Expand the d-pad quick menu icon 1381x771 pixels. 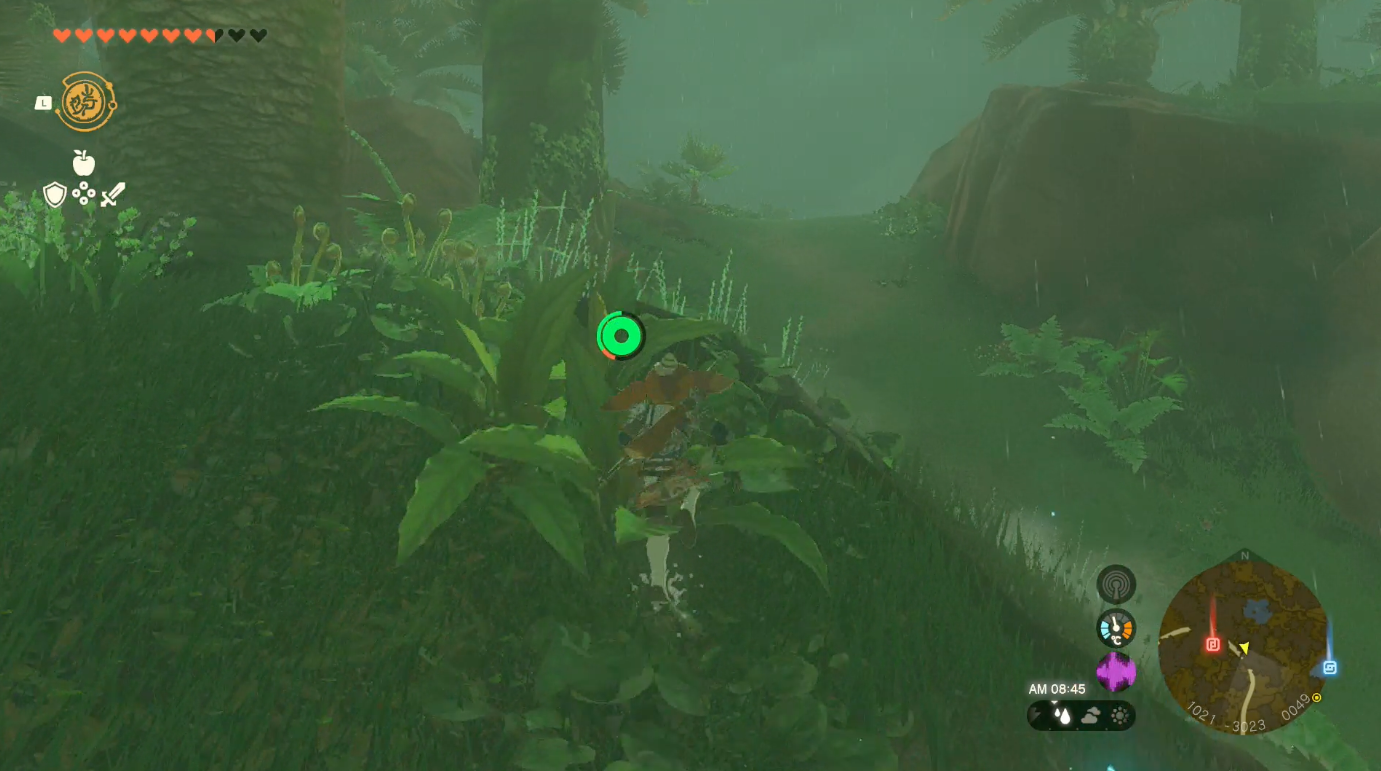tap(83, 193)
